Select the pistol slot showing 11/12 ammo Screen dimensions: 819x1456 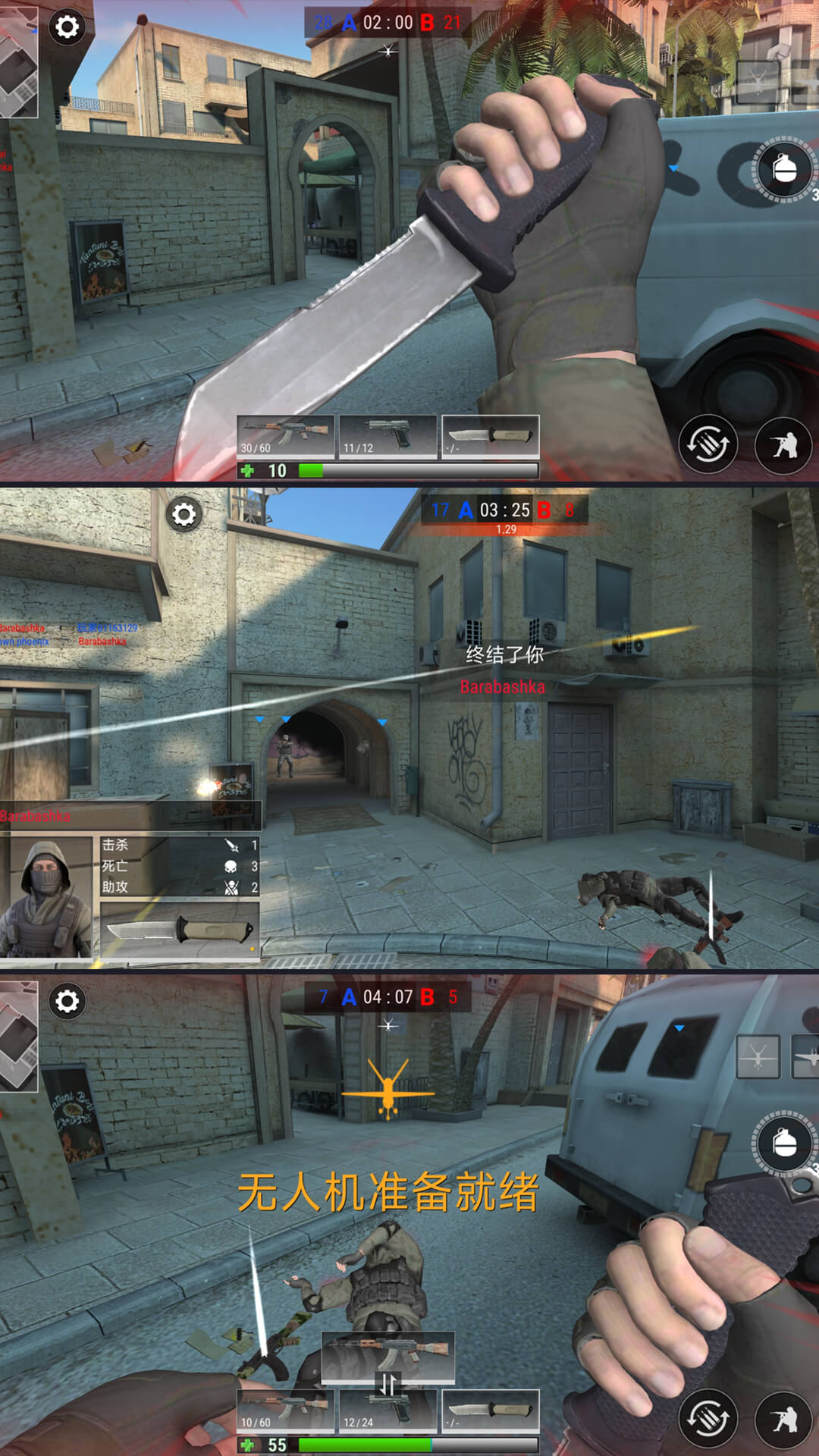coord(388,436)
